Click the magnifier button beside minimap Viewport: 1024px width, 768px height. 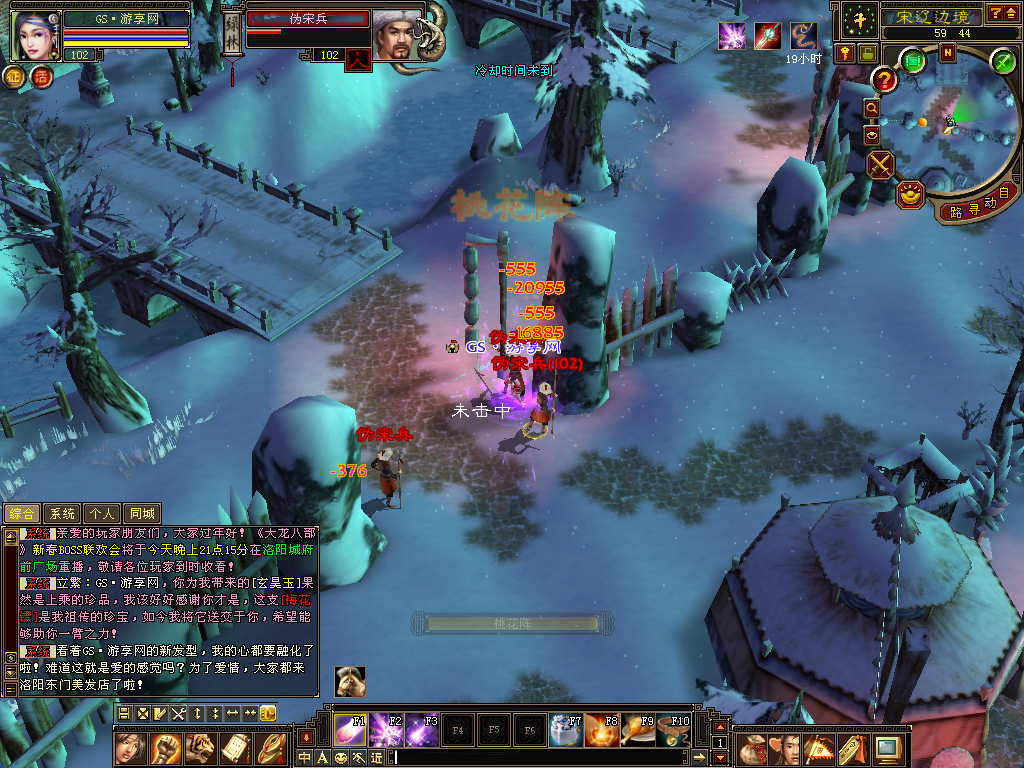pos(871,108)
